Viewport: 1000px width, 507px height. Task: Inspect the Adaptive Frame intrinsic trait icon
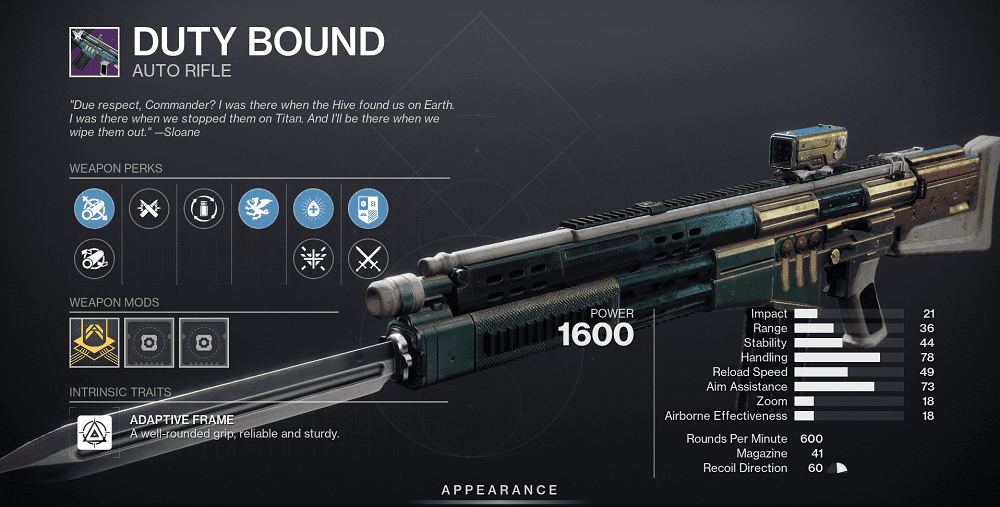click(x=95, y=432)
